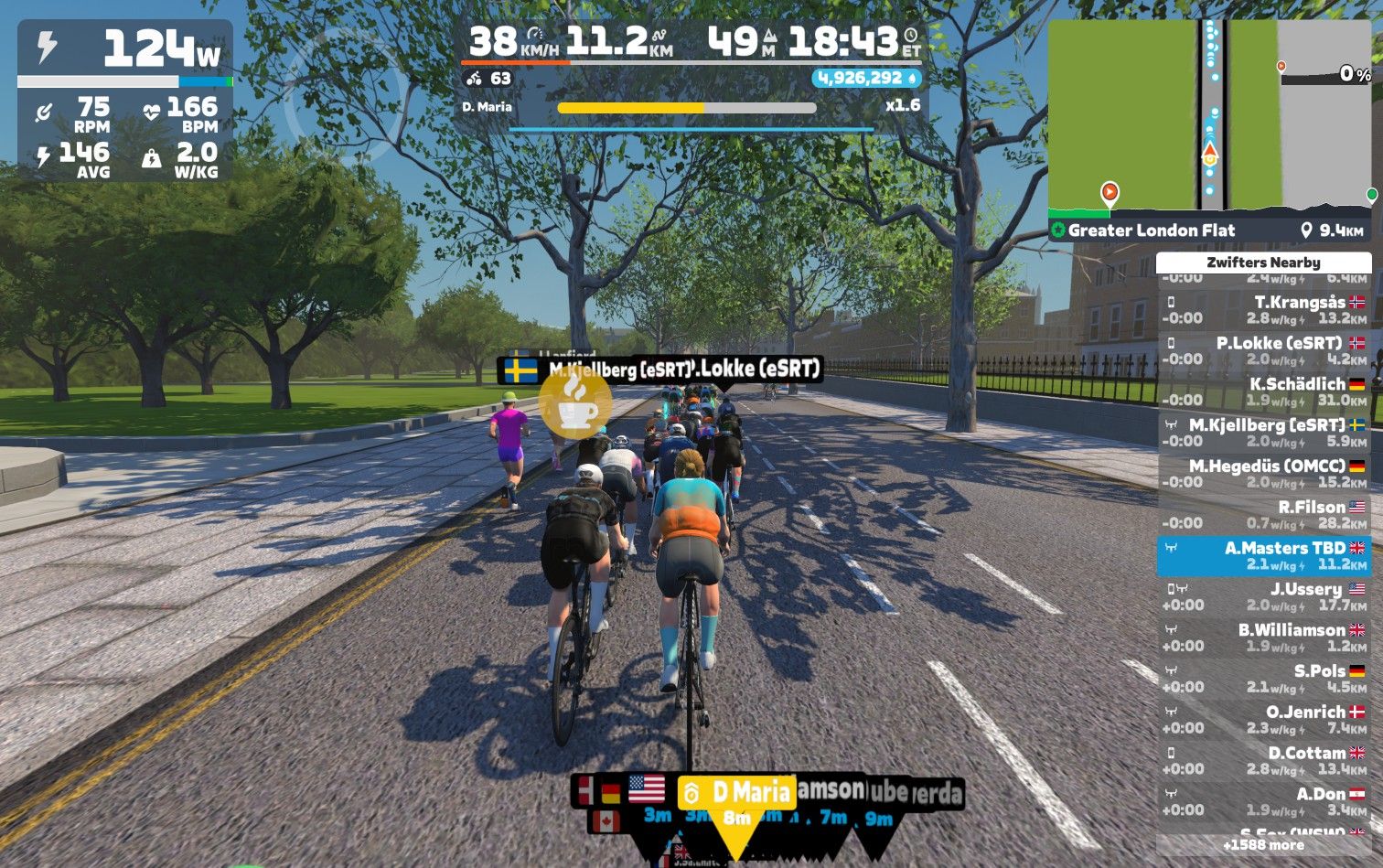Pick O.Jenrich from Zwifters Nearby
This screenshot has height=868, width=1383.
click(1264, 720)
